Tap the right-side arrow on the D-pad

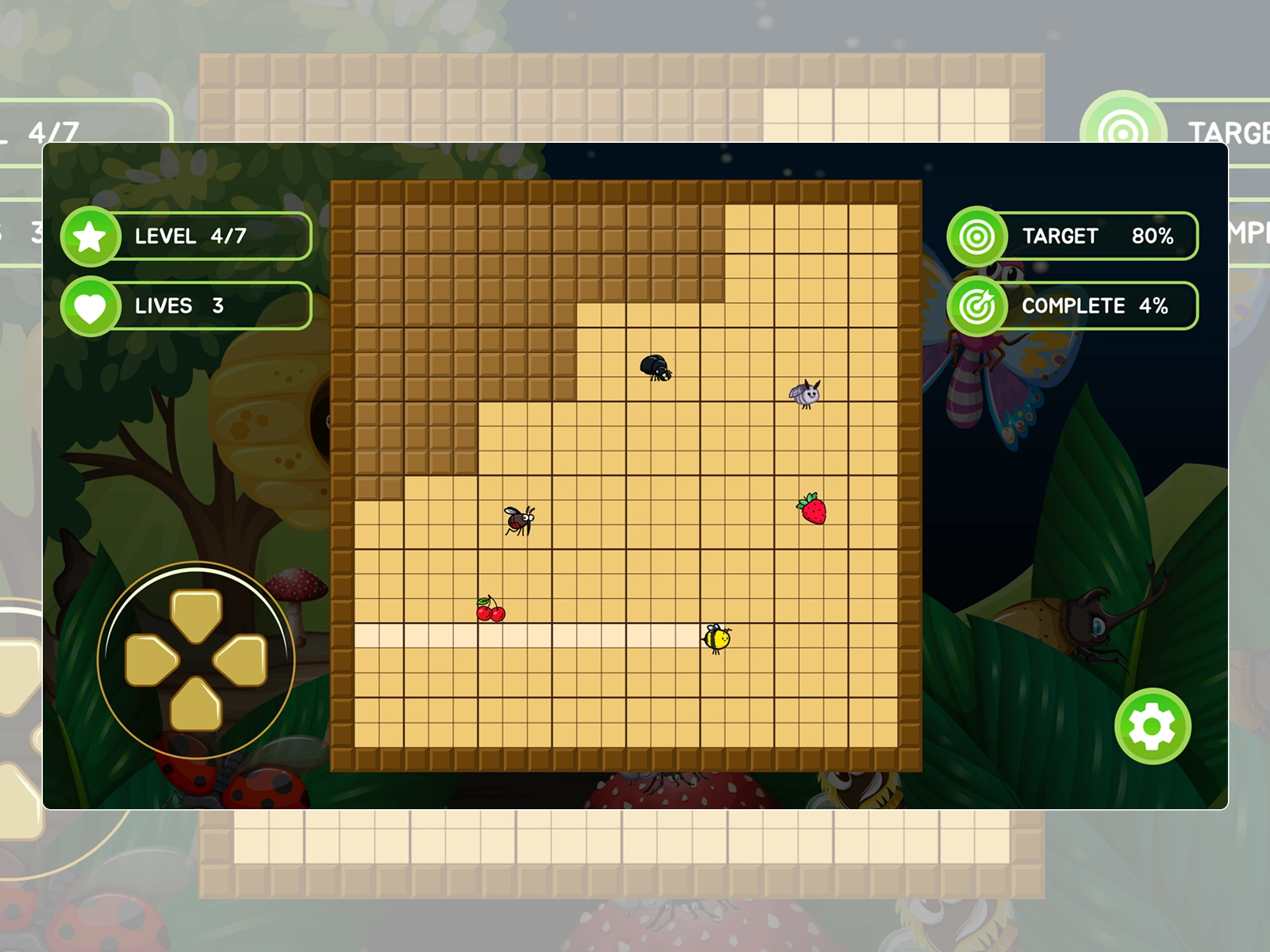pos(241,660)
